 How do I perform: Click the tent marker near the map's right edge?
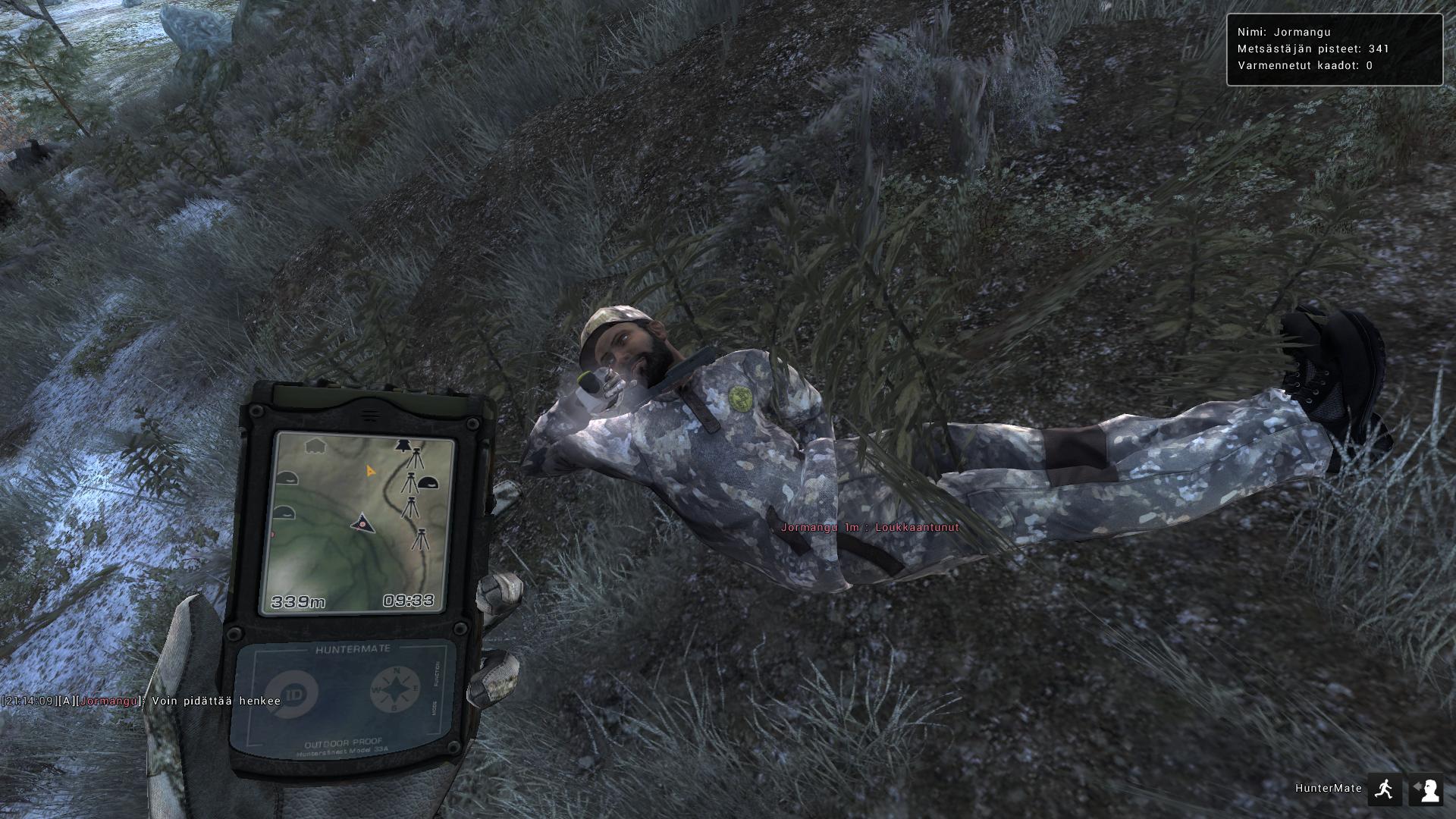(x=428, y=482)
